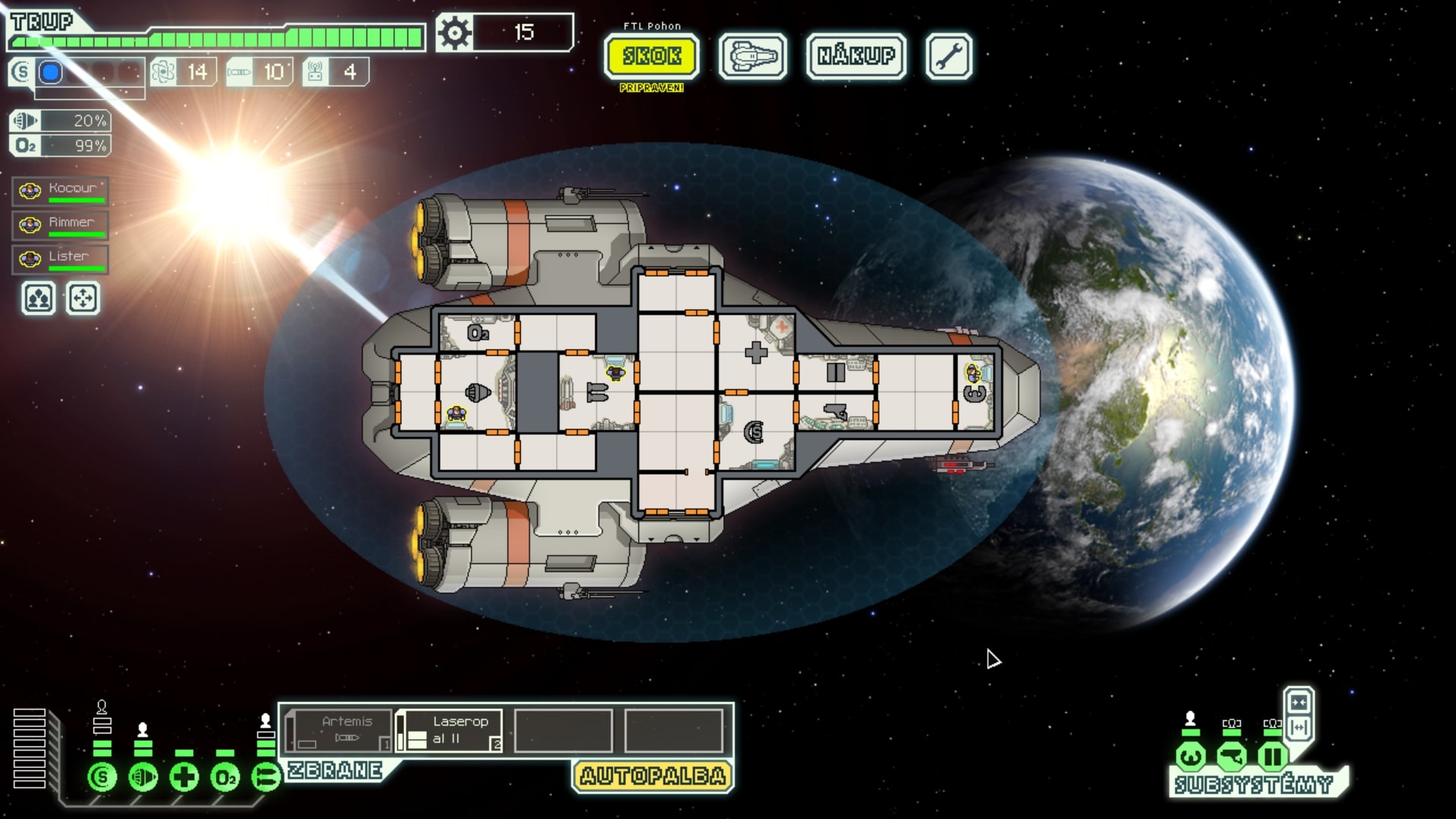The image size is (1456, 819).
Task: Open ship overview with the ship silhouette icon
Action: [x=751, y=56]
